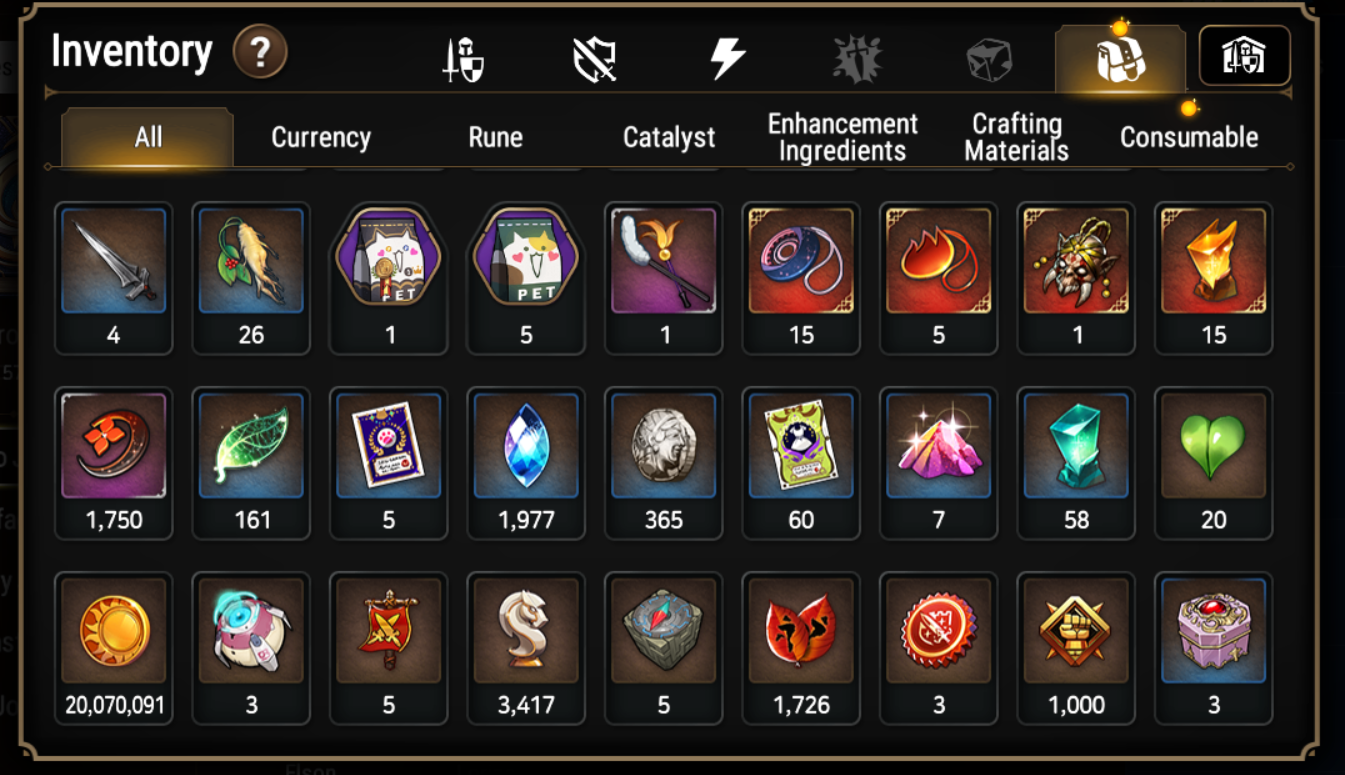
Task: Pick the steel dagger item slot
Action: tap(113, 268)
